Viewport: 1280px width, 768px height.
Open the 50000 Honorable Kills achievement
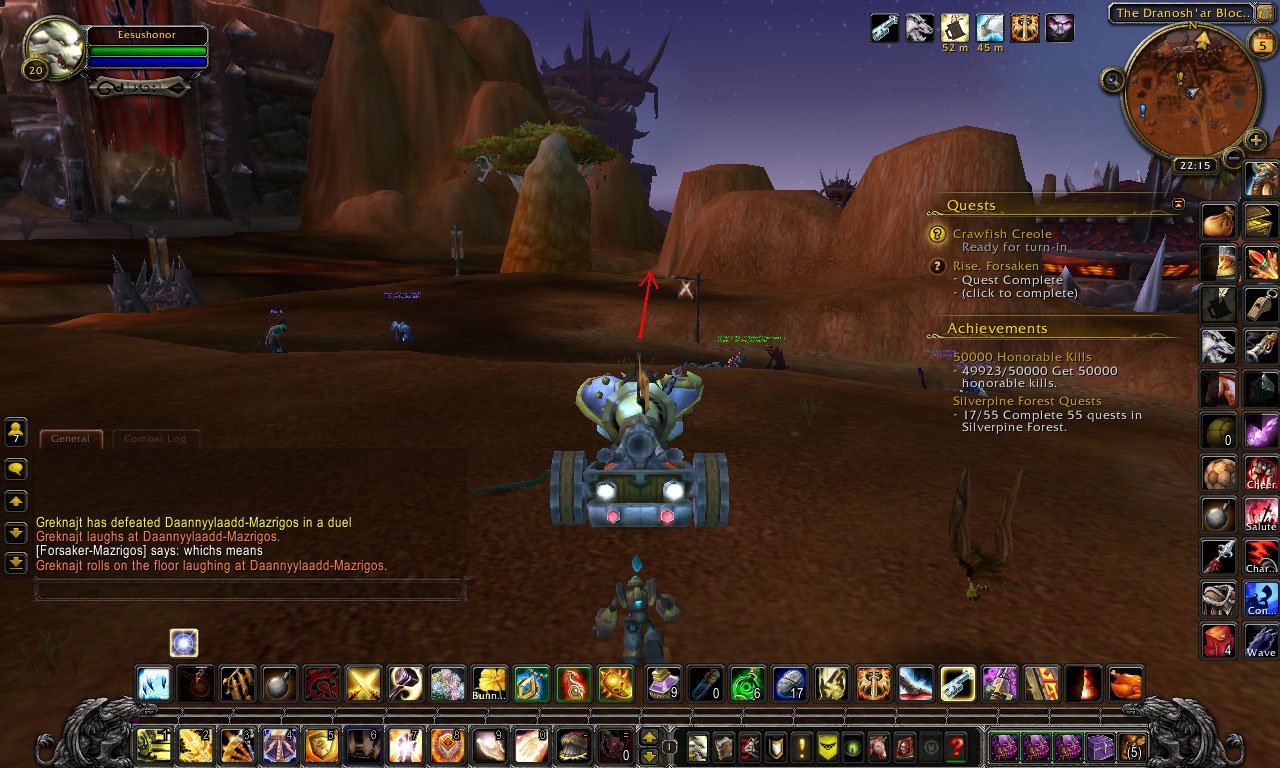tap(1022, 357)
